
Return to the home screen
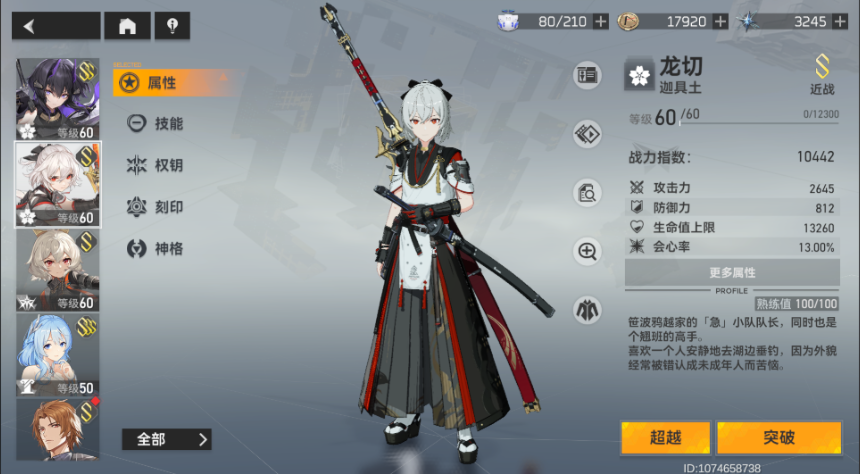[x=128, y=26]
